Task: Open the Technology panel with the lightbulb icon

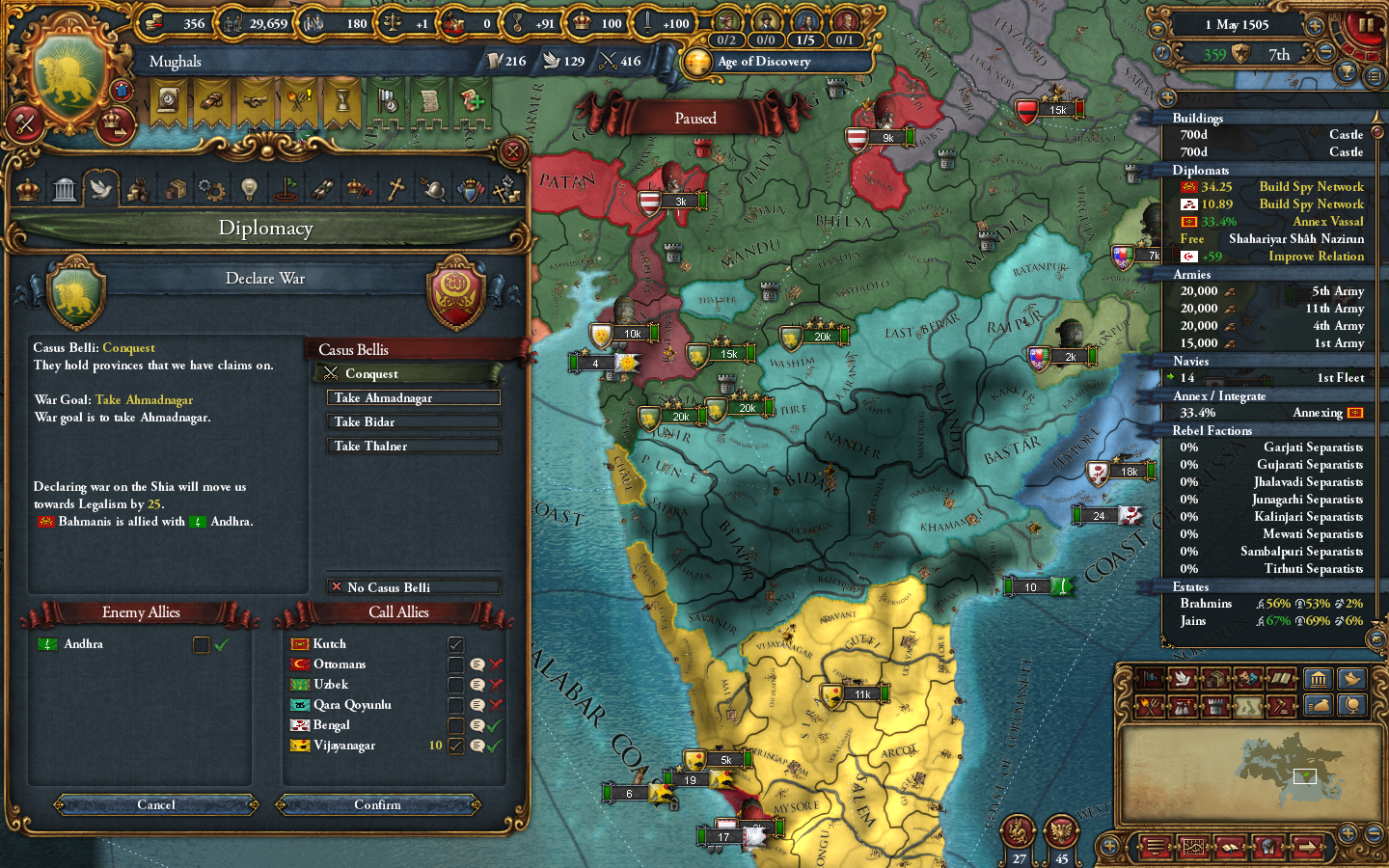Action: click(x=249, y=188)
